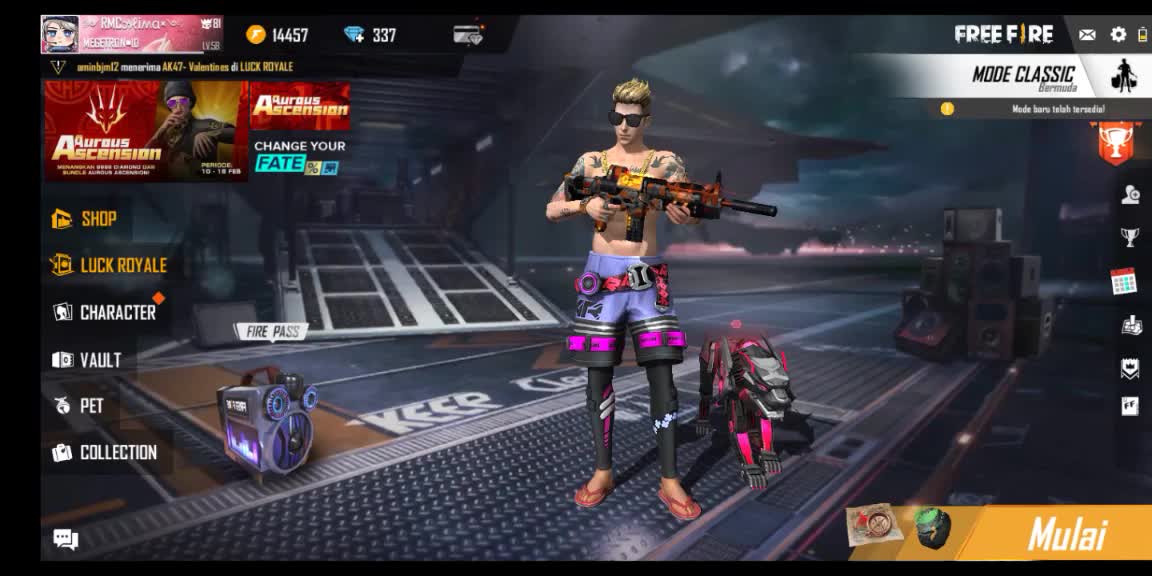Open the large Aurous Ascension event banner
This screenshot has height=576, width=1152.
(143, 130)
